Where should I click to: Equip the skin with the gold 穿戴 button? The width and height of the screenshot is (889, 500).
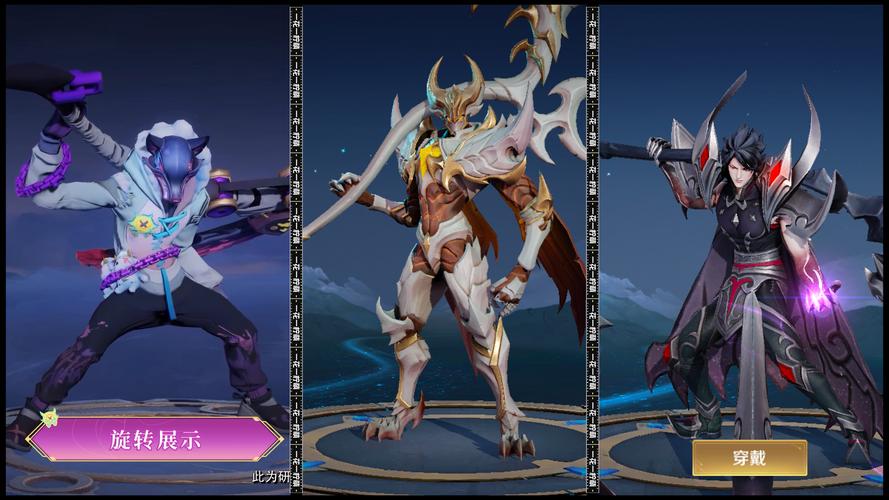(749, 457)
